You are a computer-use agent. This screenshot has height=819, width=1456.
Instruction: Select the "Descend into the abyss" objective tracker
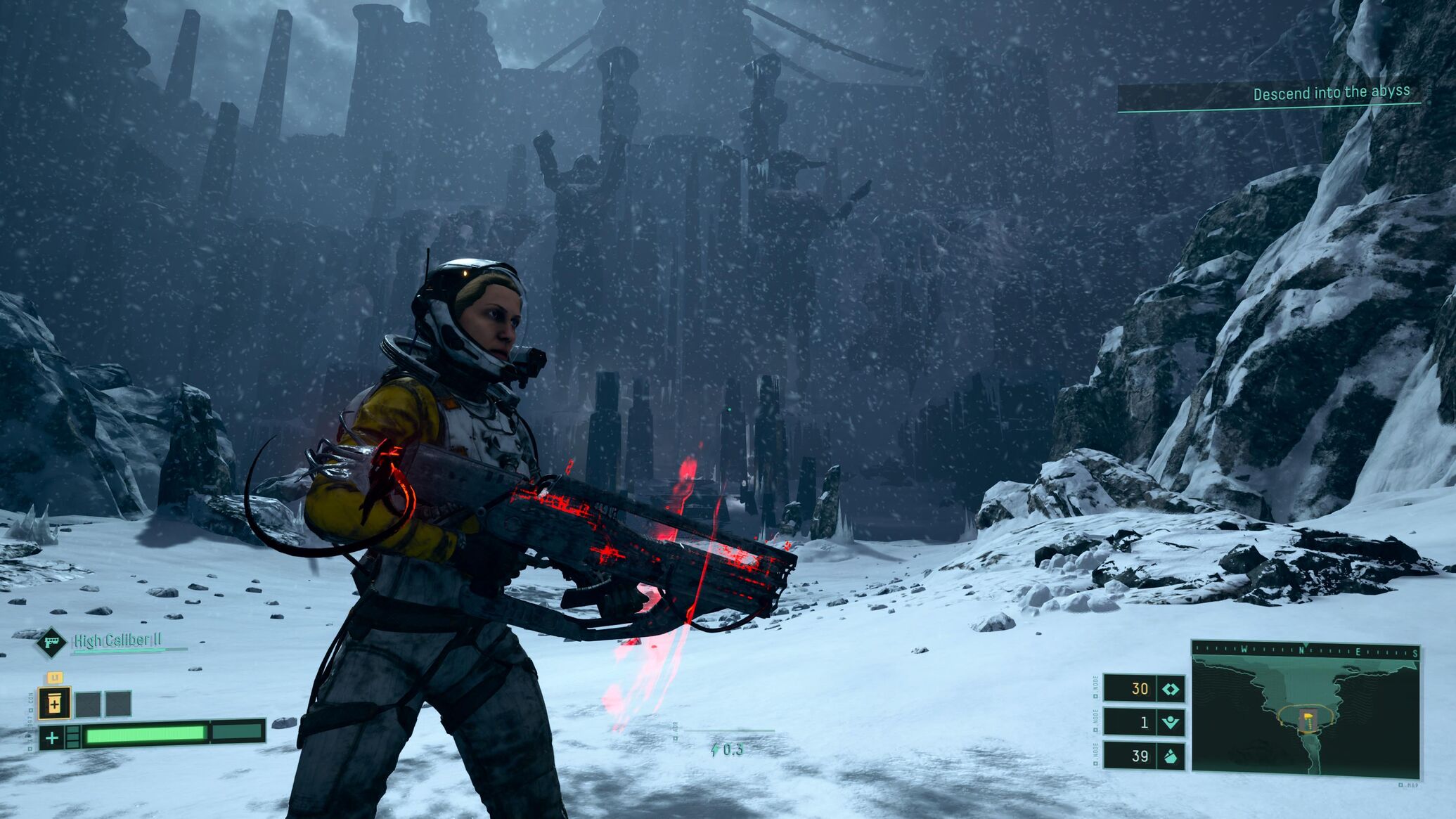(1330, 93)
